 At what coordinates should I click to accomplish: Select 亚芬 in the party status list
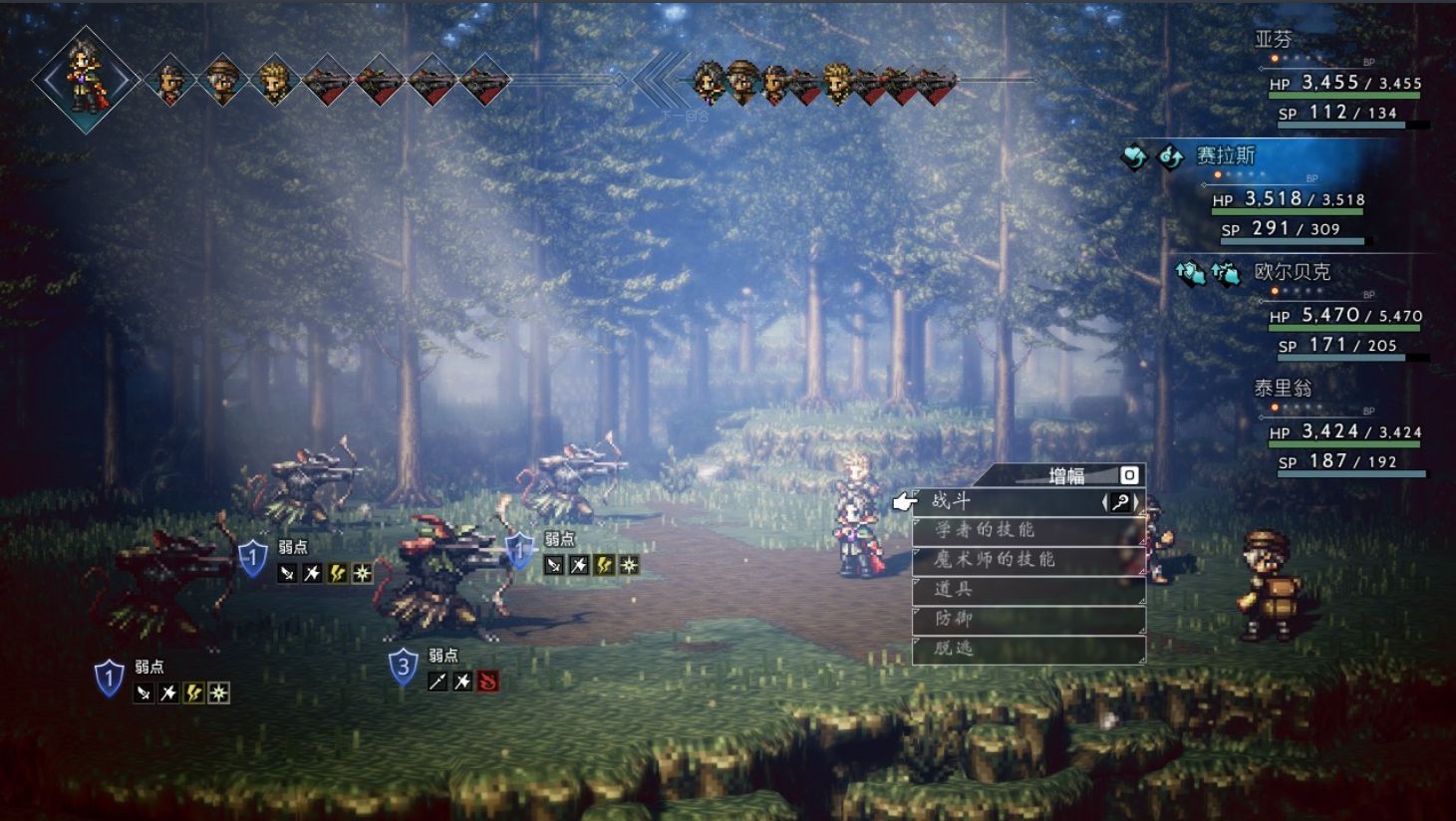click(1273, 40)
